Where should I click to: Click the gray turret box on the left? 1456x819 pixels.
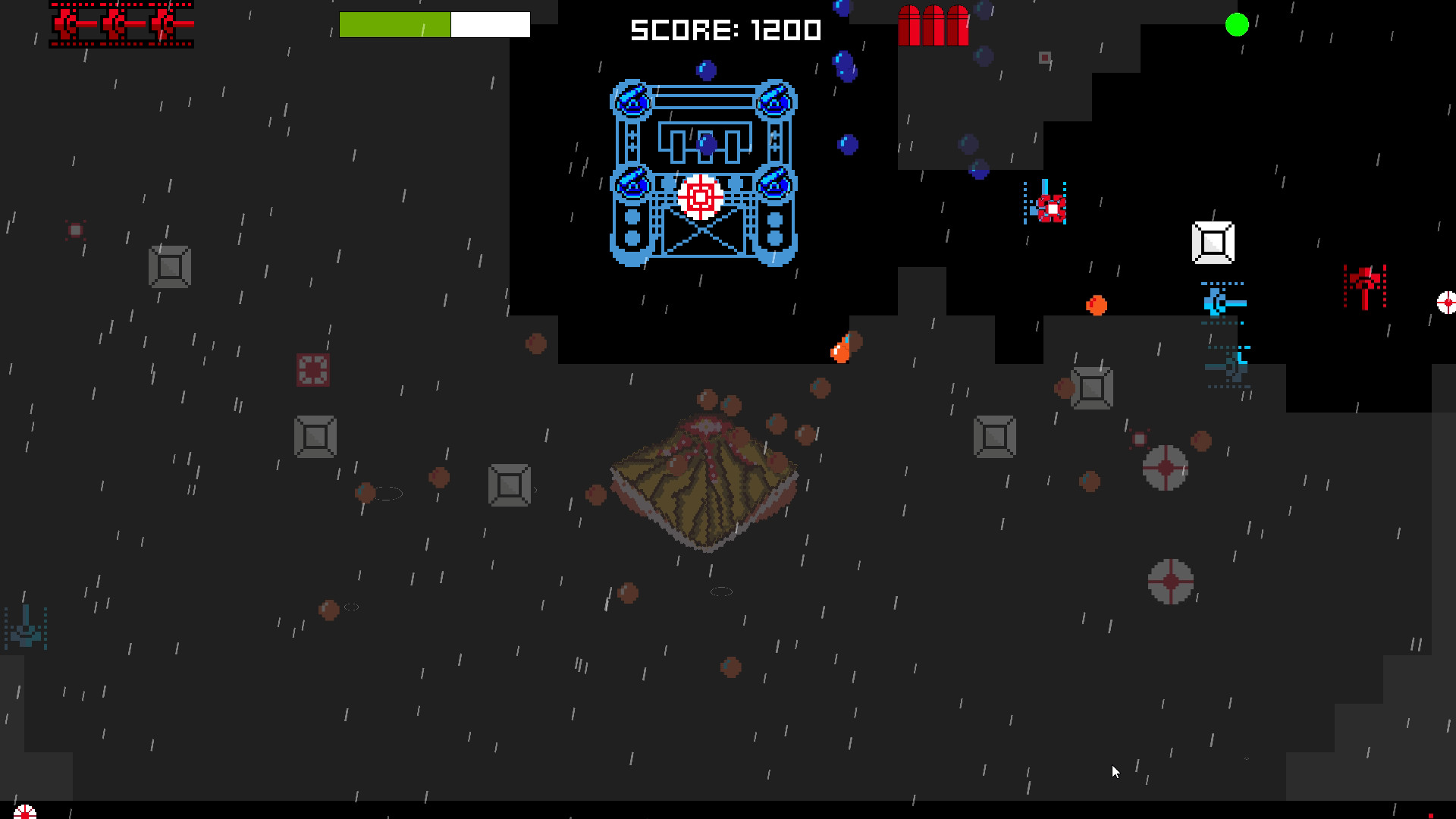pos(168,268)
